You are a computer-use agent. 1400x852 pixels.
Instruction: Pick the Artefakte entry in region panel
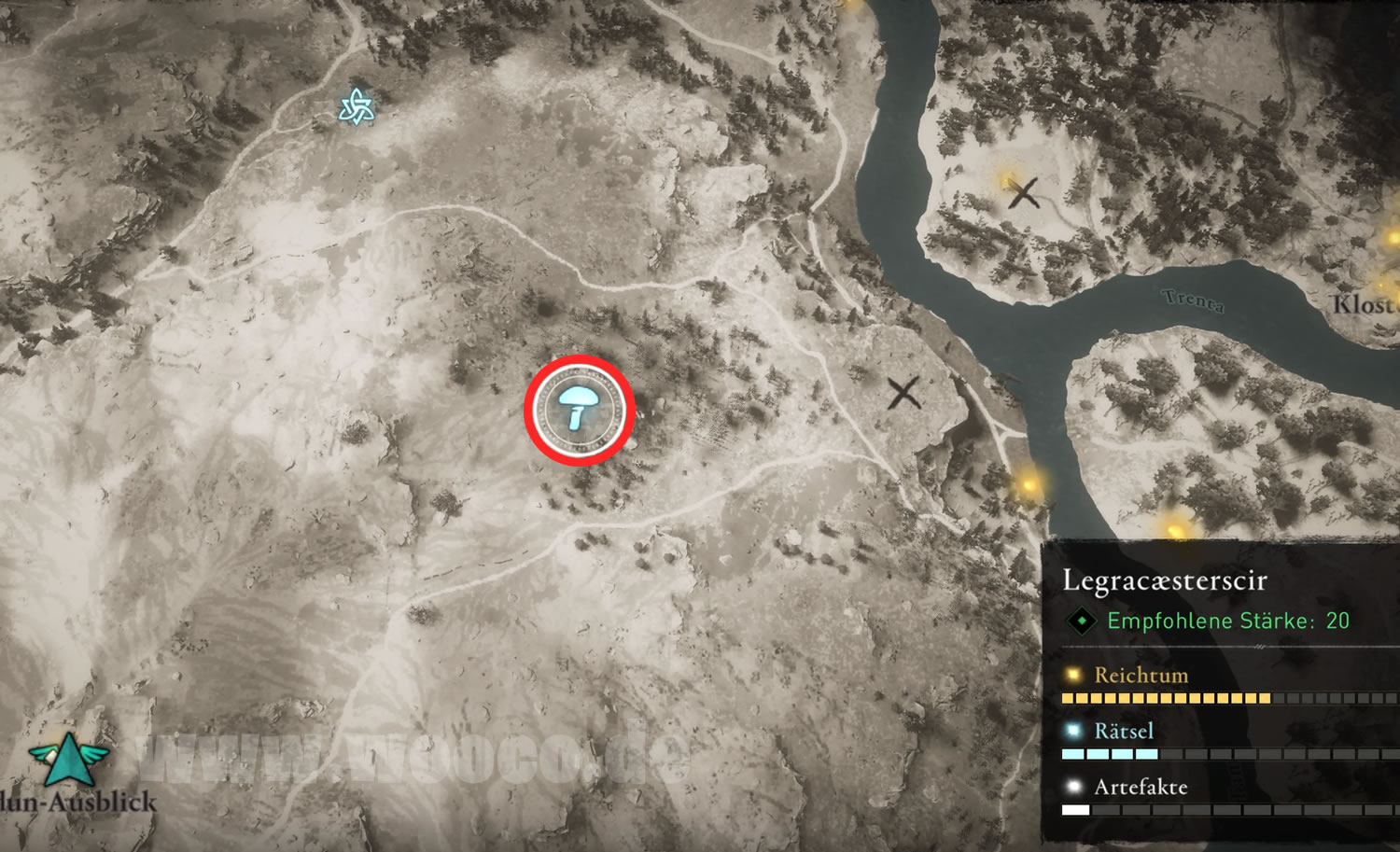(x=1141, y=787)
